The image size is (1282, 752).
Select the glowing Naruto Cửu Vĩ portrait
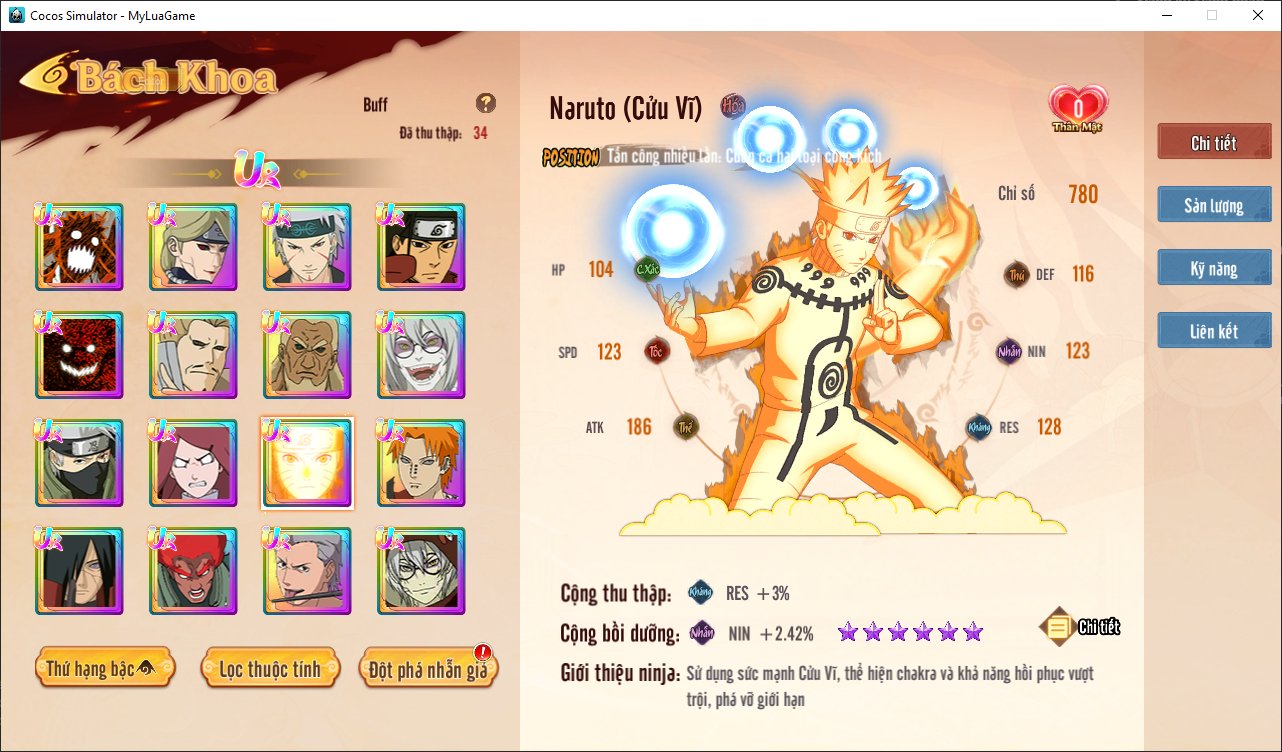[307, 463]
